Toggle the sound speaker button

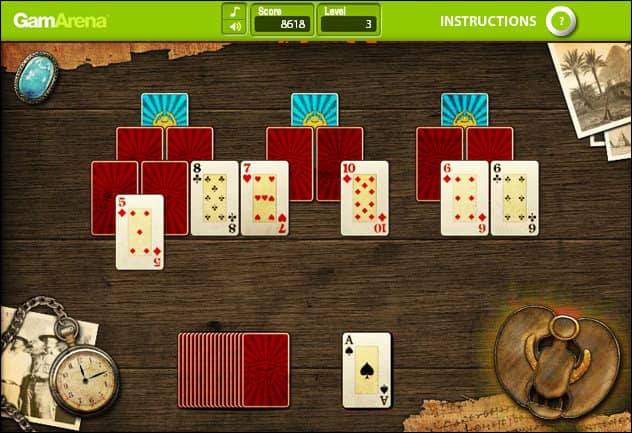(234, 27)
